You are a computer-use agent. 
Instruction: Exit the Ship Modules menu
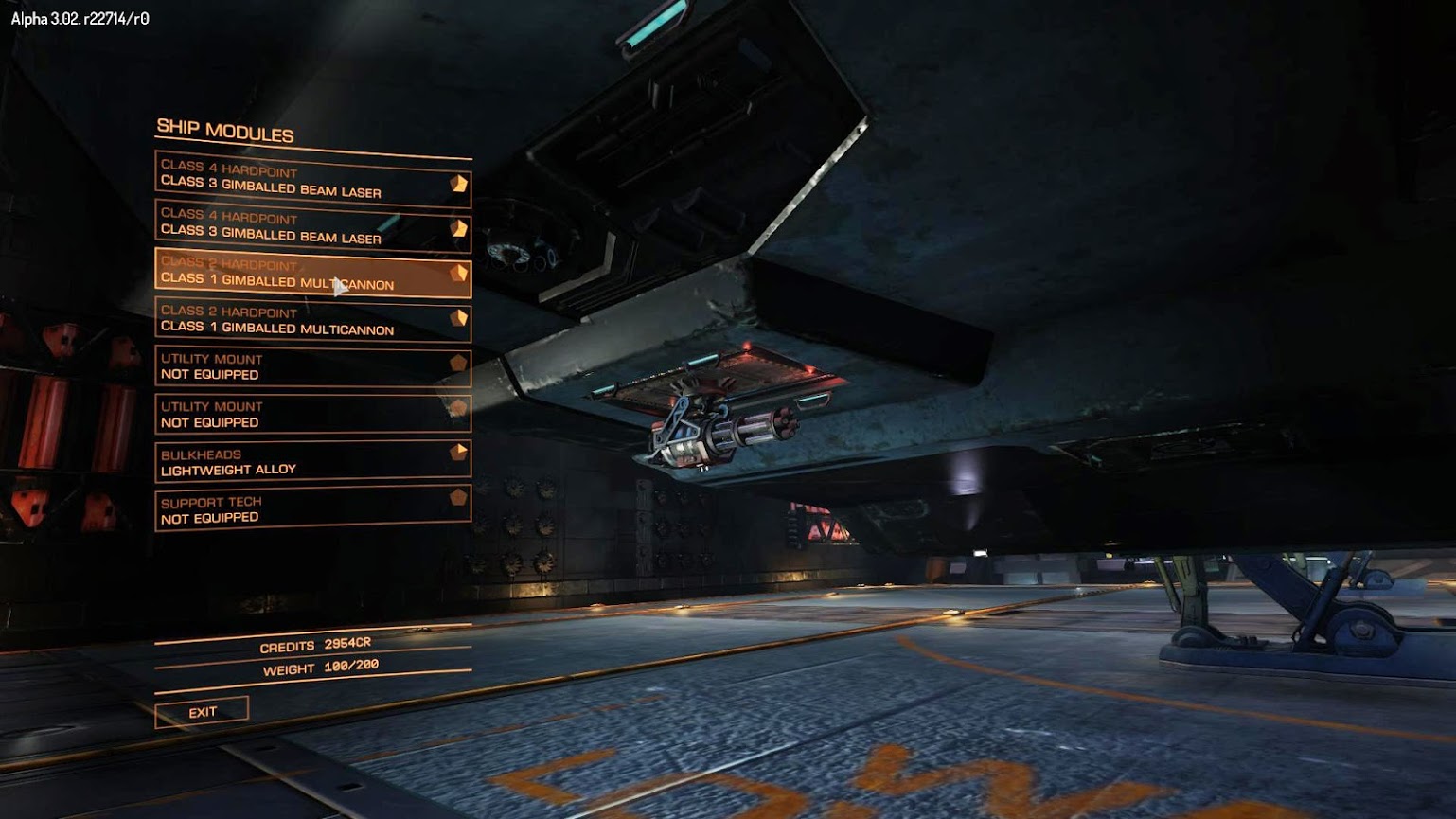coord(202,712)
